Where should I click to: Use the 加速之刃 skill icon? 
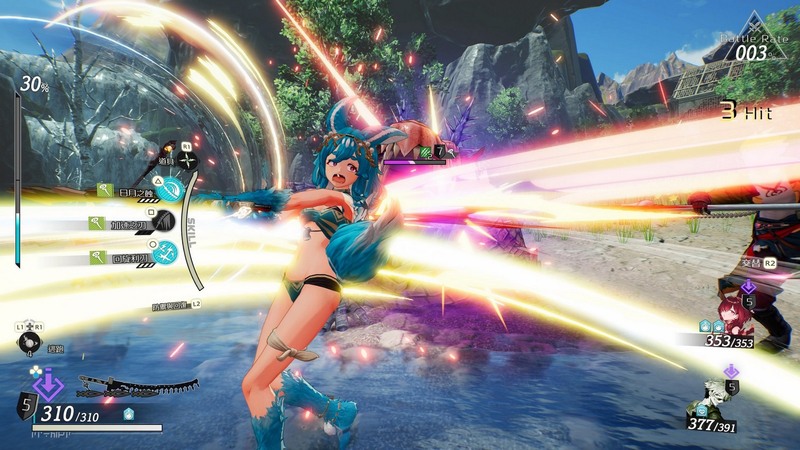163,223
